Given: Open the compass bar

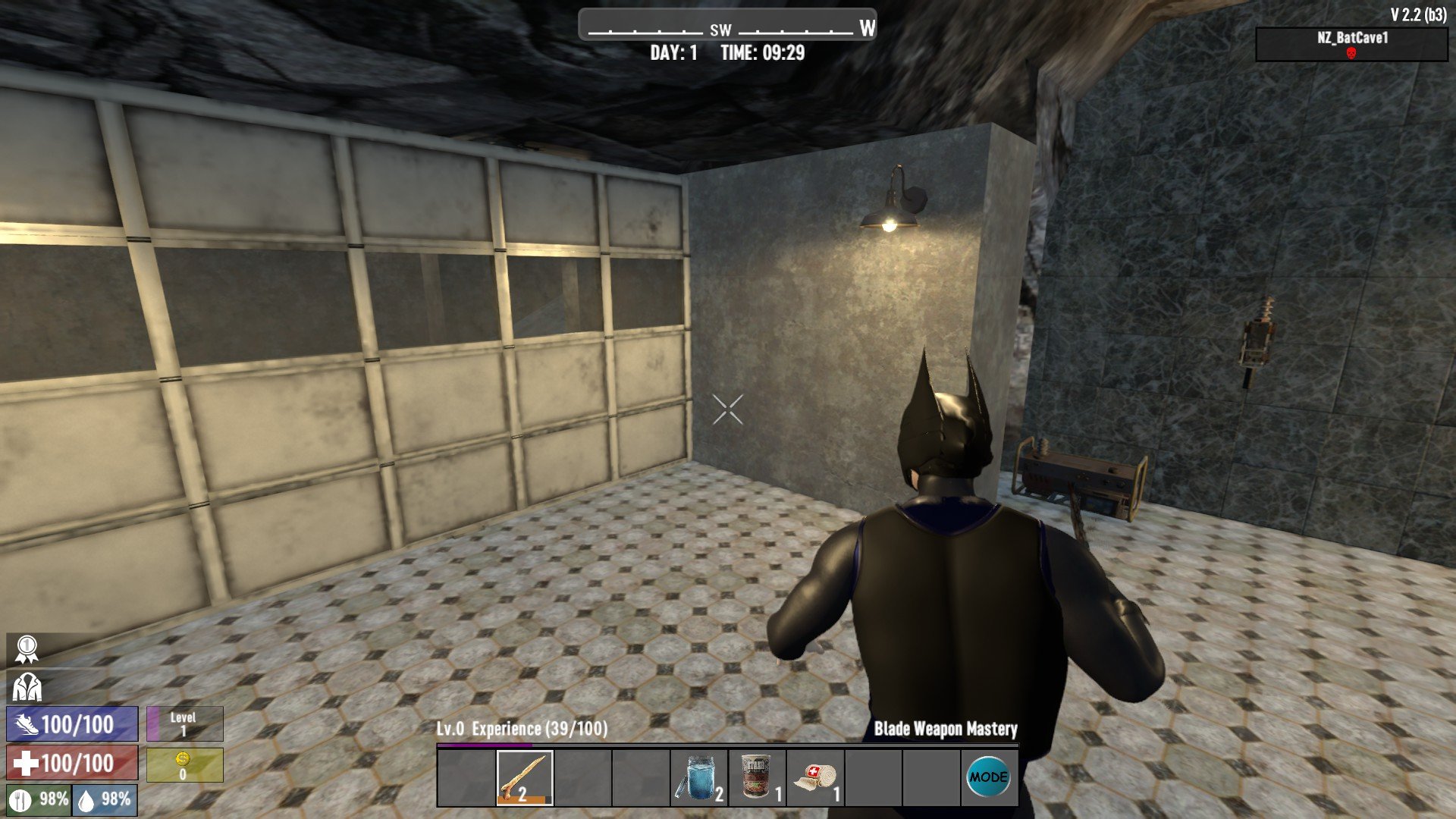Looking at the screenshot, I should [x=727, y=26].
